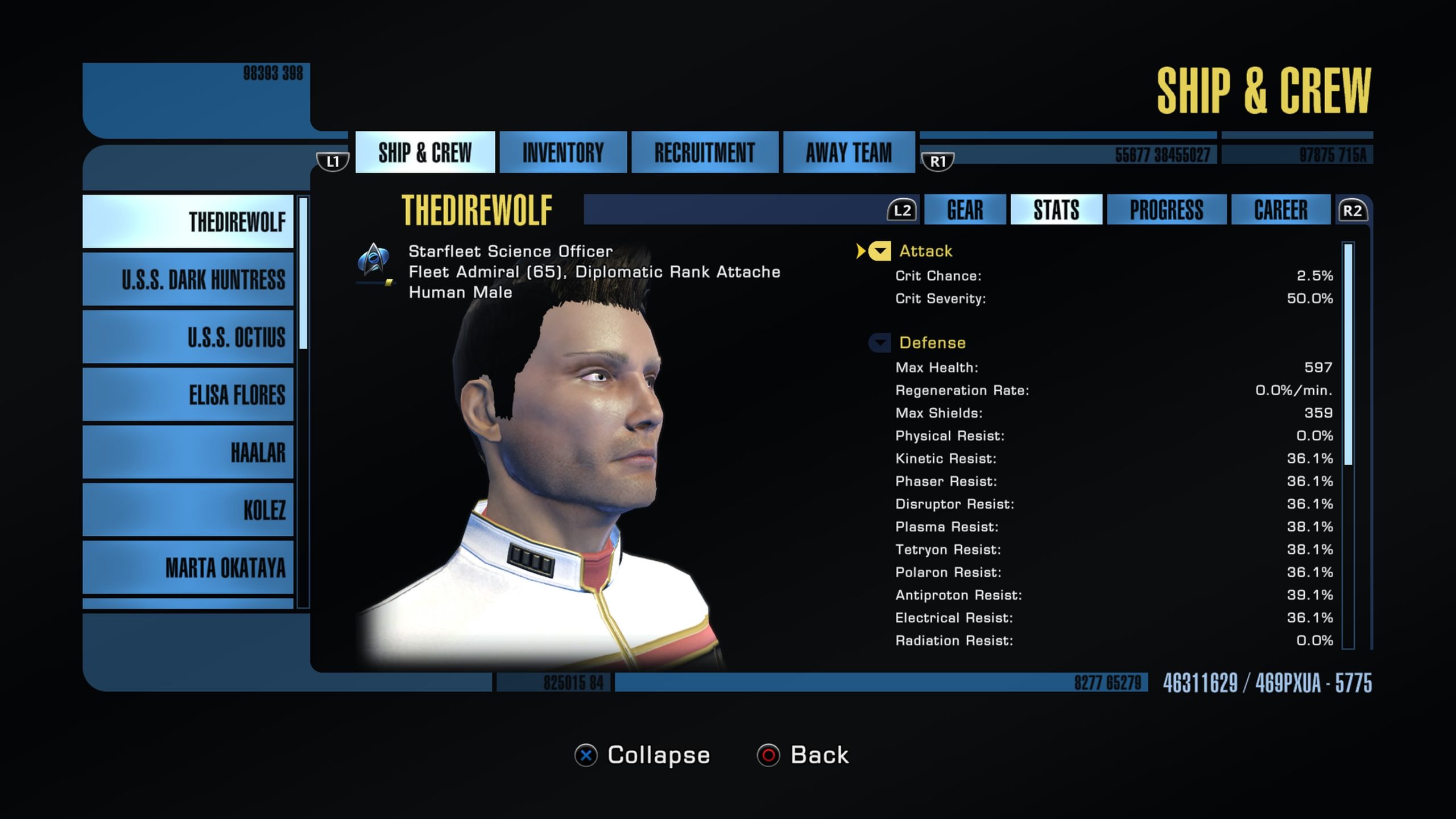Open the Recruitment tab
The image size is (1456, 819).
[704, 152]
